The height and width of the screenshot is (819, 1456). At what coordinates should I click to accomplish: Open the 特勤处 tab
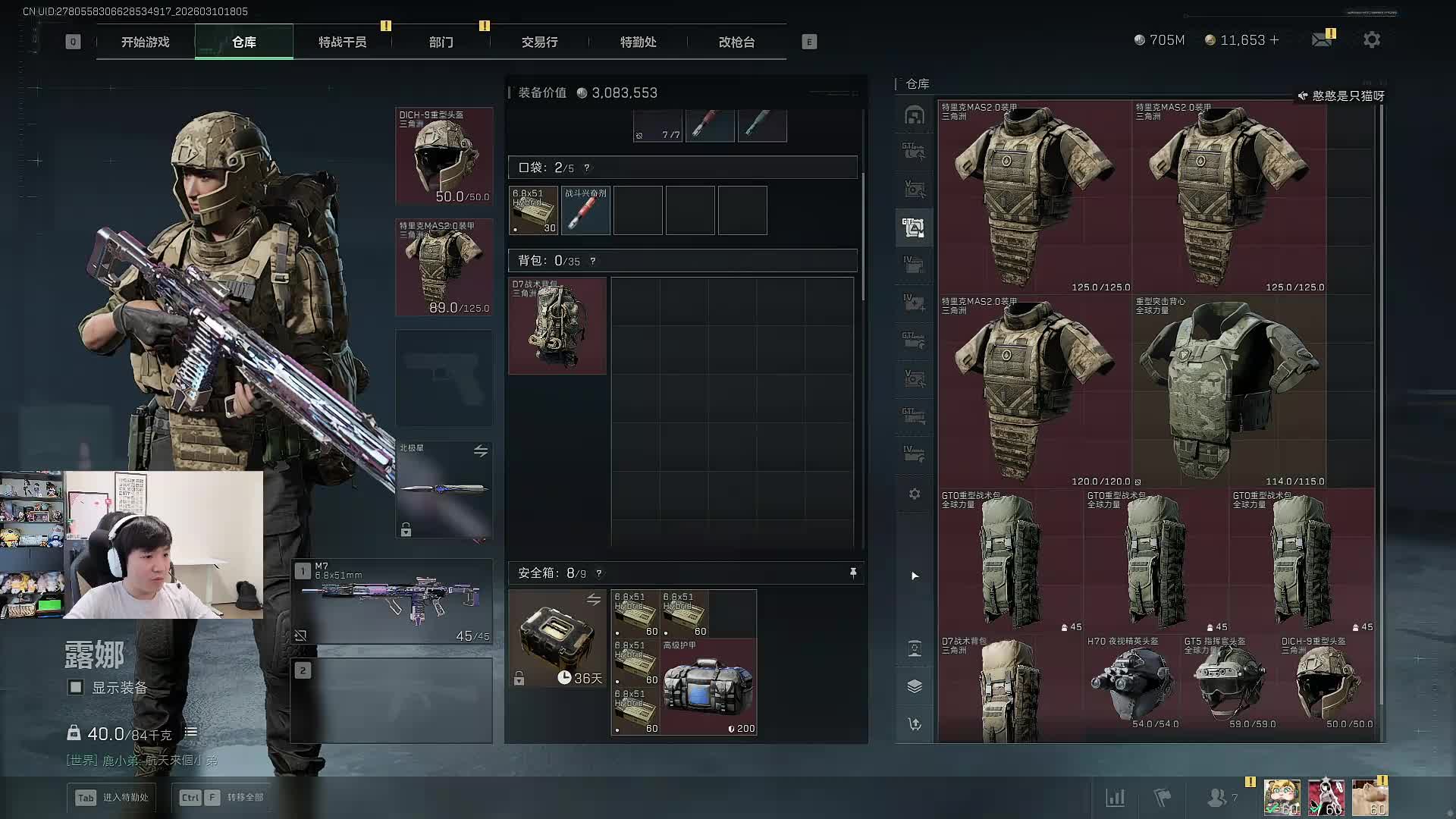coord(638,42)
